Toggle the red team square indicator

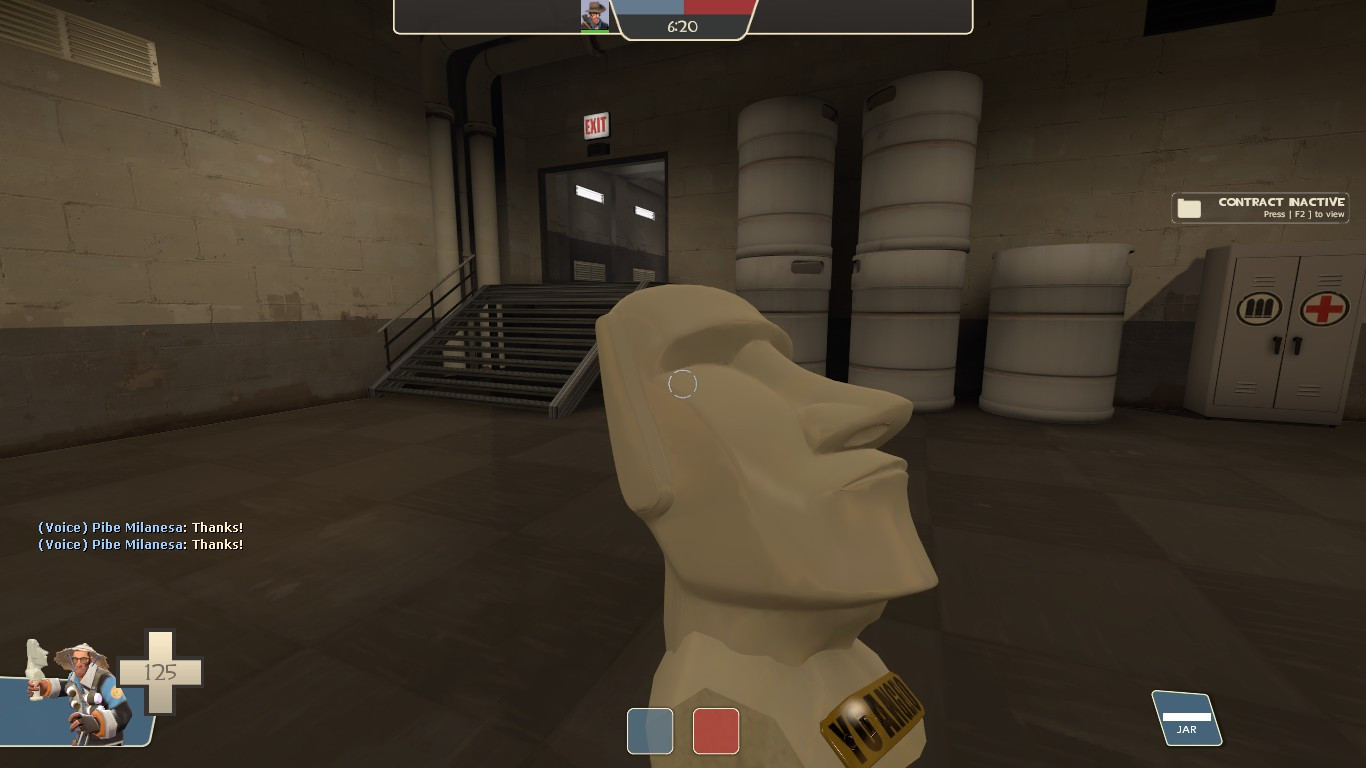(x=716, y=731)
